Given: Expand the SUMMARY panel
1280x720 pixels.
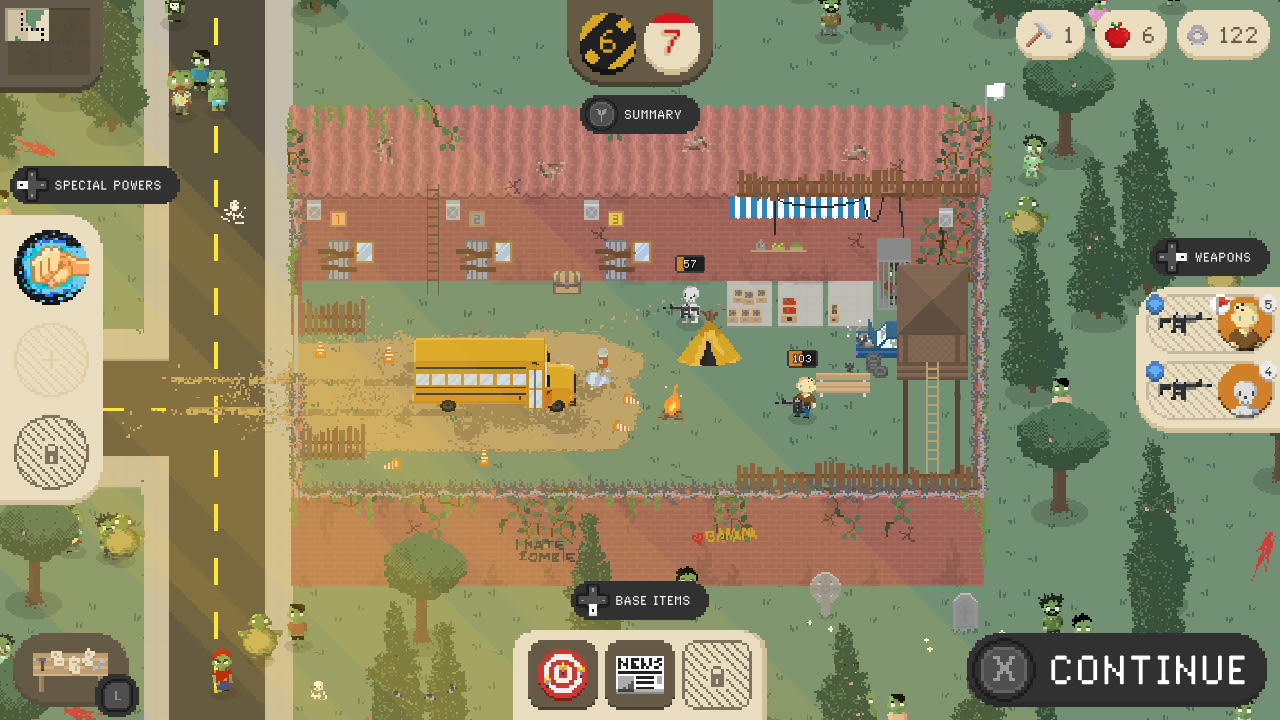Looking at the screenshot, I should (x=639, y=115).
